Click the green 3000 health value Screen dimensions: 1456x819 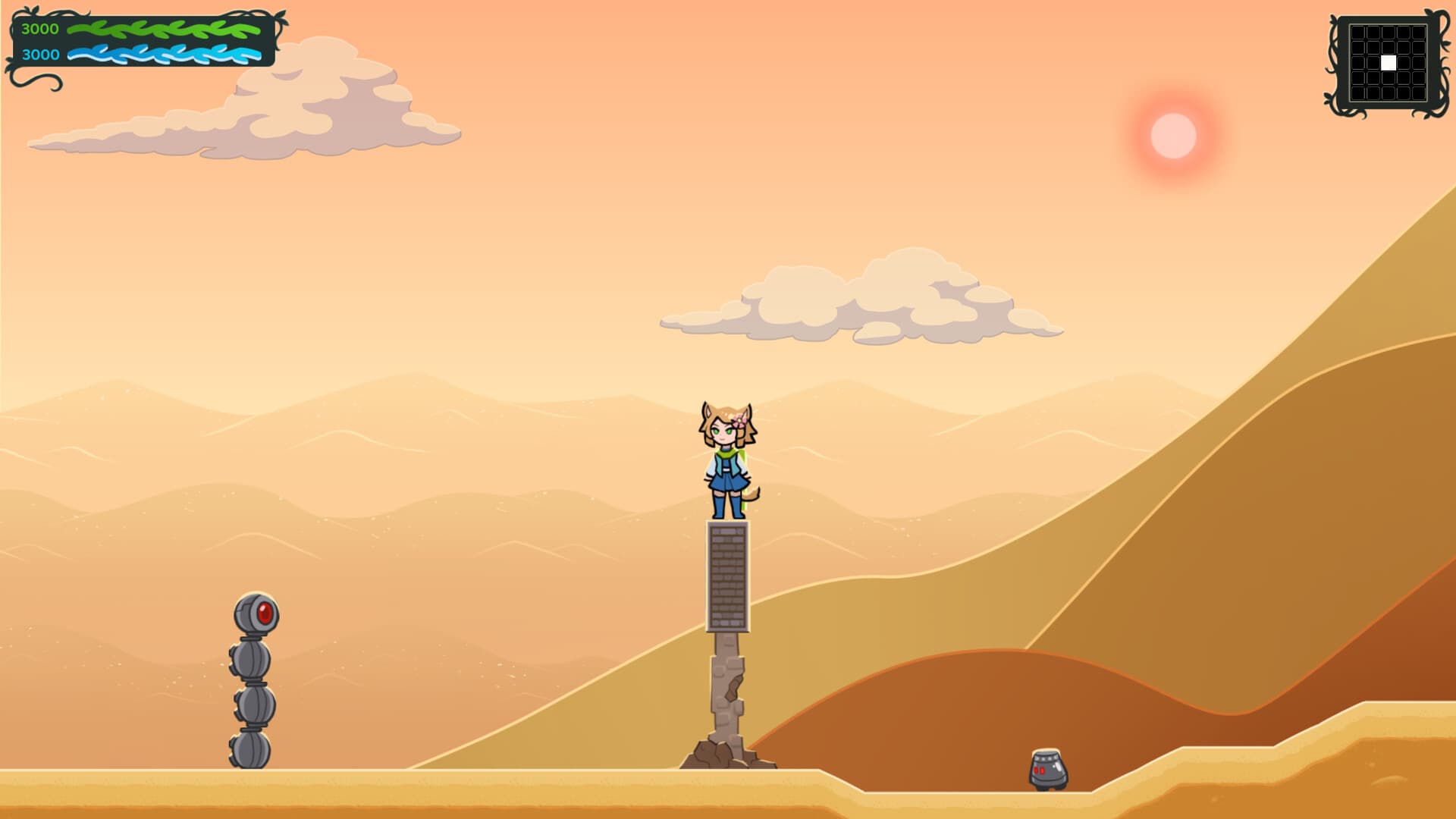(x=39, y=30)
